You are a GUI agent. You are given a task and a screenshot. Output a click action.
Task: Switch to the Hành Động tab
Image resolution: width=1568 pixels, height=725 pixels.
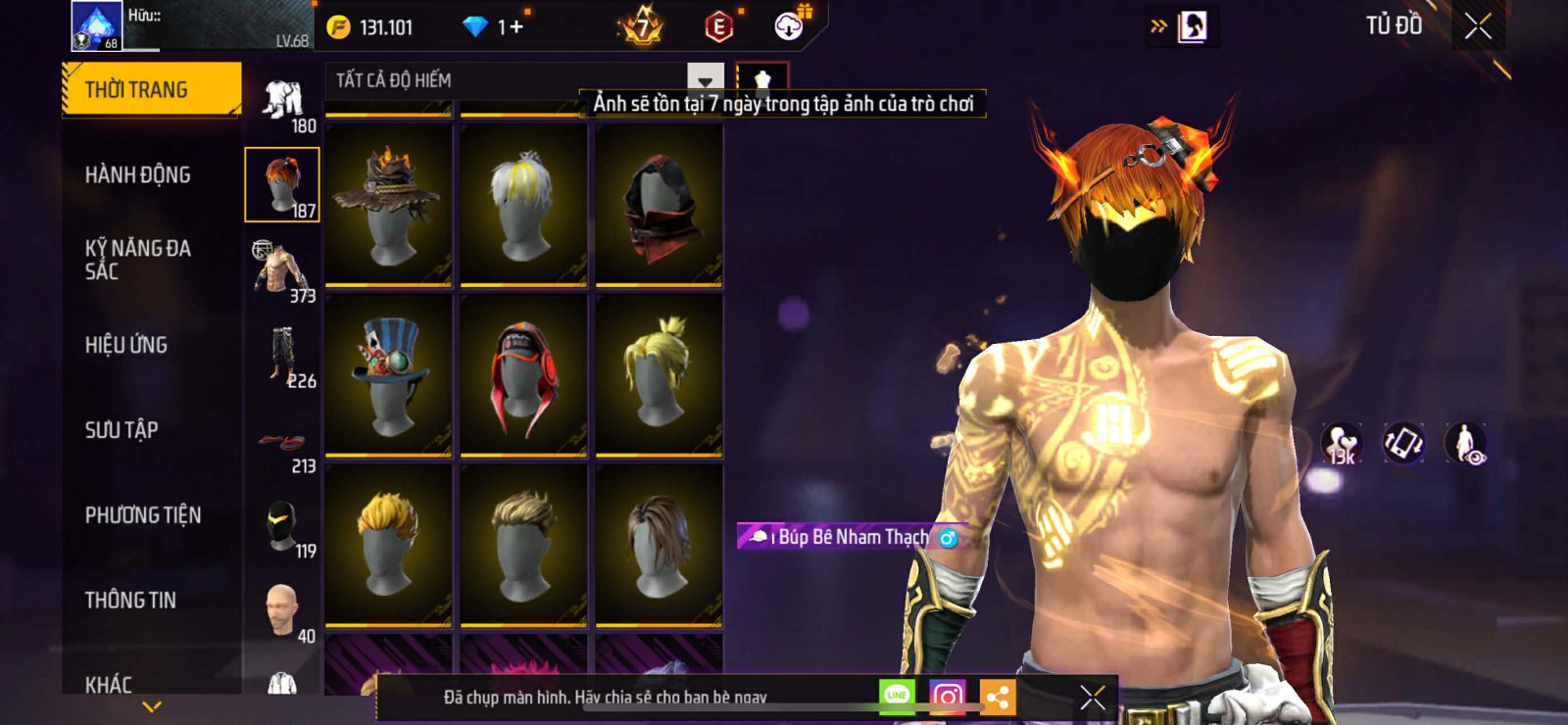(x=138, y=175)
